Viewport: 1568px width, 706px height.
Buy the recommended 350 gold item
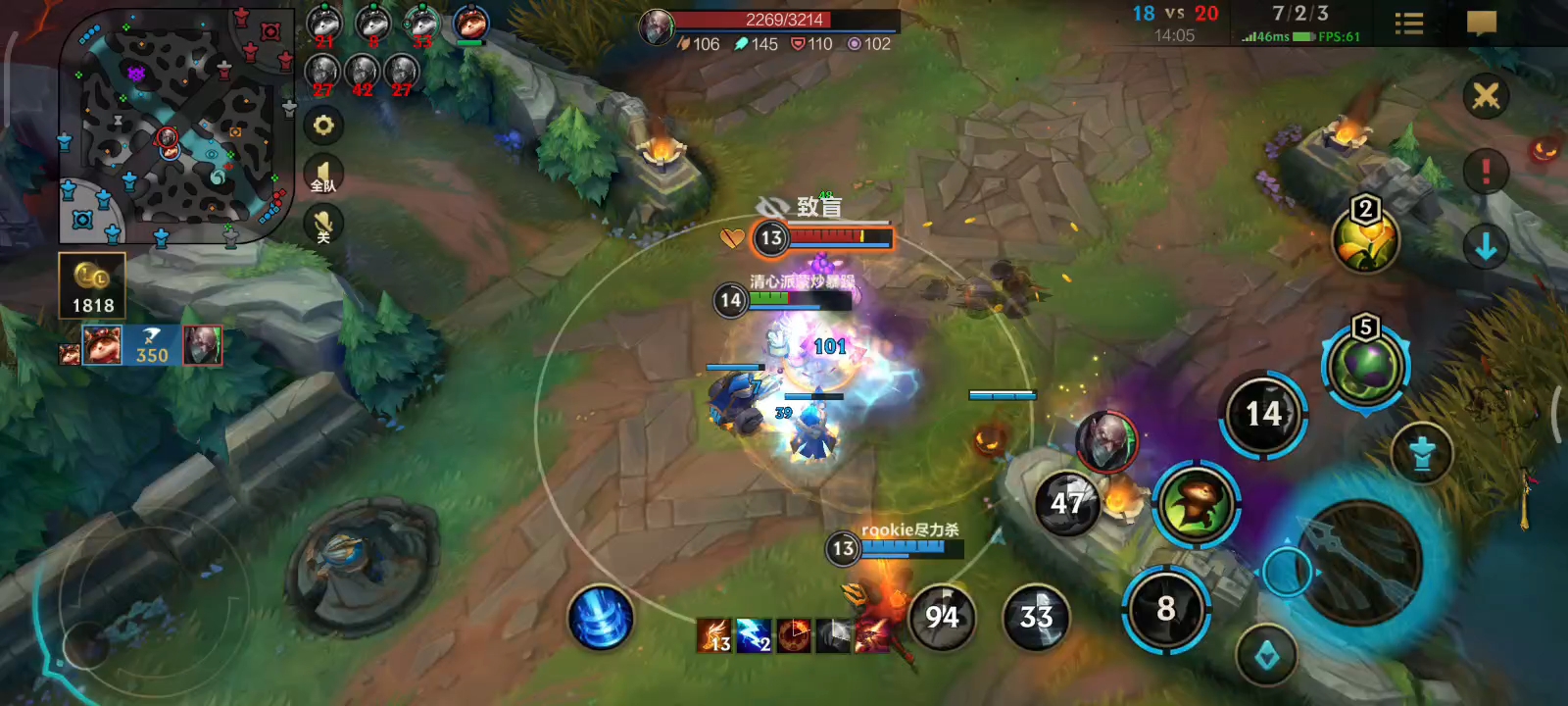[x=151, y=345]
